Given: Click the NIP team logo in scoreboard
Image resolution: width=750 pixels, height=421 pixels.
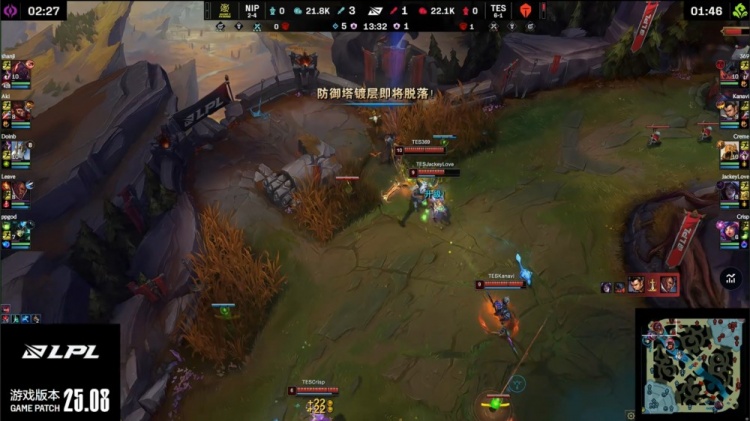Looking at the screenshot, I should point(223,11).
